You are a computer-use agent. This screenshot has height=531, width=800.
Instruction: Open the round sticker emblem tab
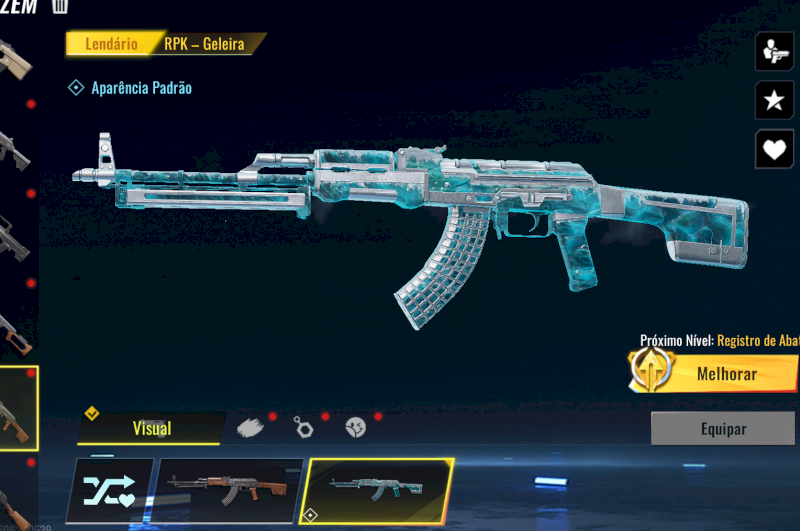click(355, 428)
